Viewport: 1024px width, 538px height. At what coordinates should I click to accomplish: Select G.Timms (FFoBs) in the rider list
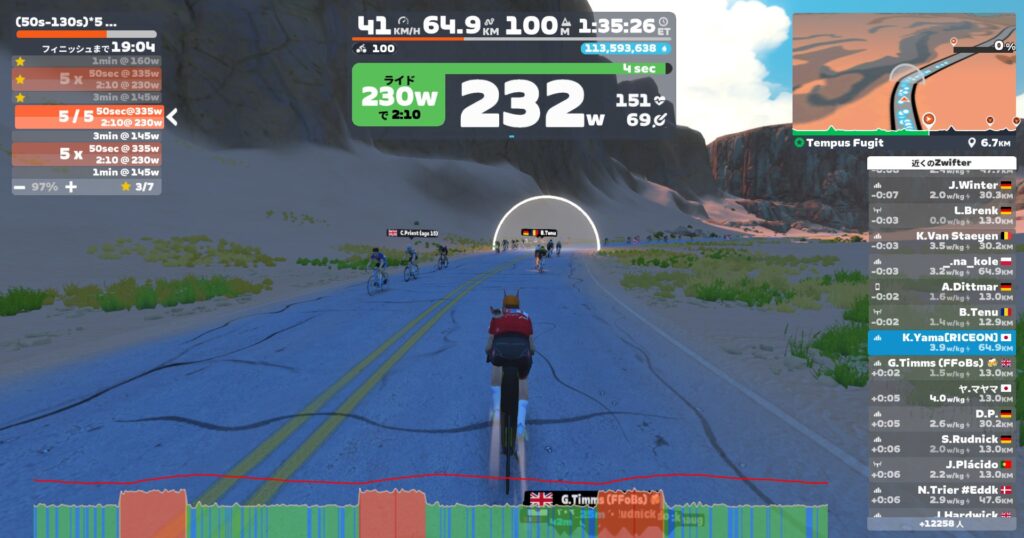(x=941, y=368)
